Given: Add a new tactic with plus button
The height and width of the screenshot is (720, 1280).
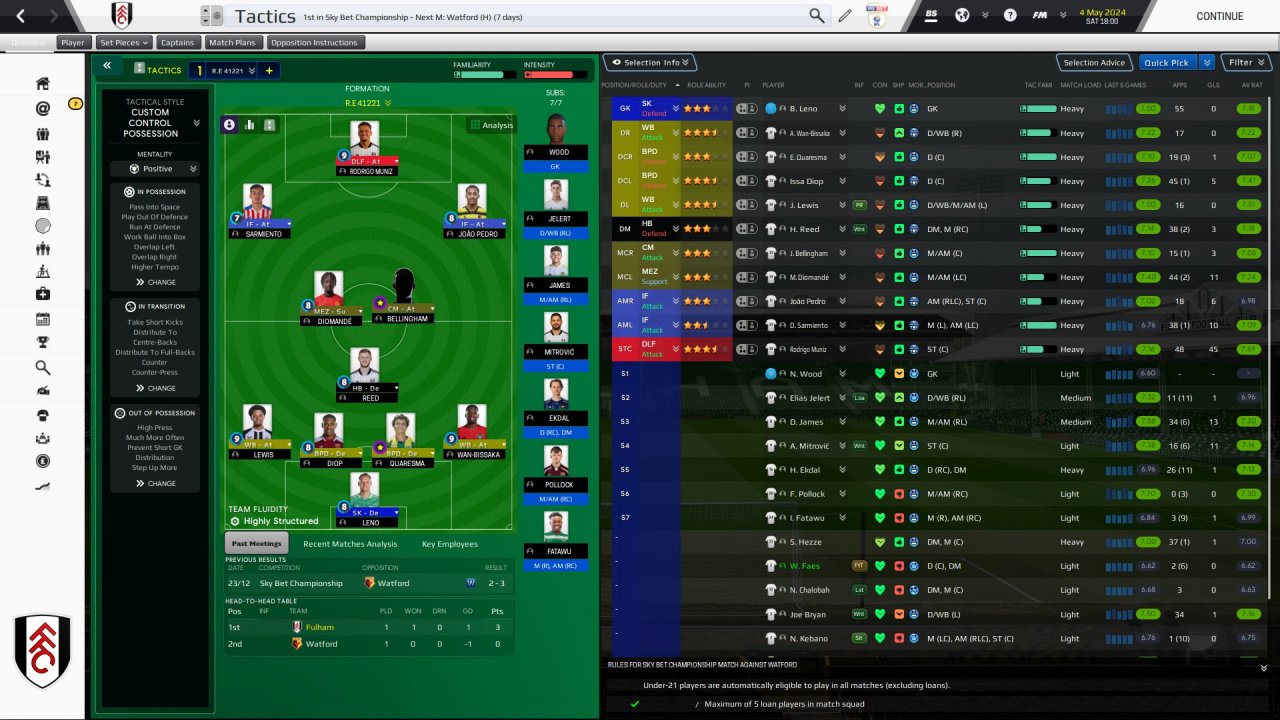Looking at the screenshot, I should click(x=269, y=70).
